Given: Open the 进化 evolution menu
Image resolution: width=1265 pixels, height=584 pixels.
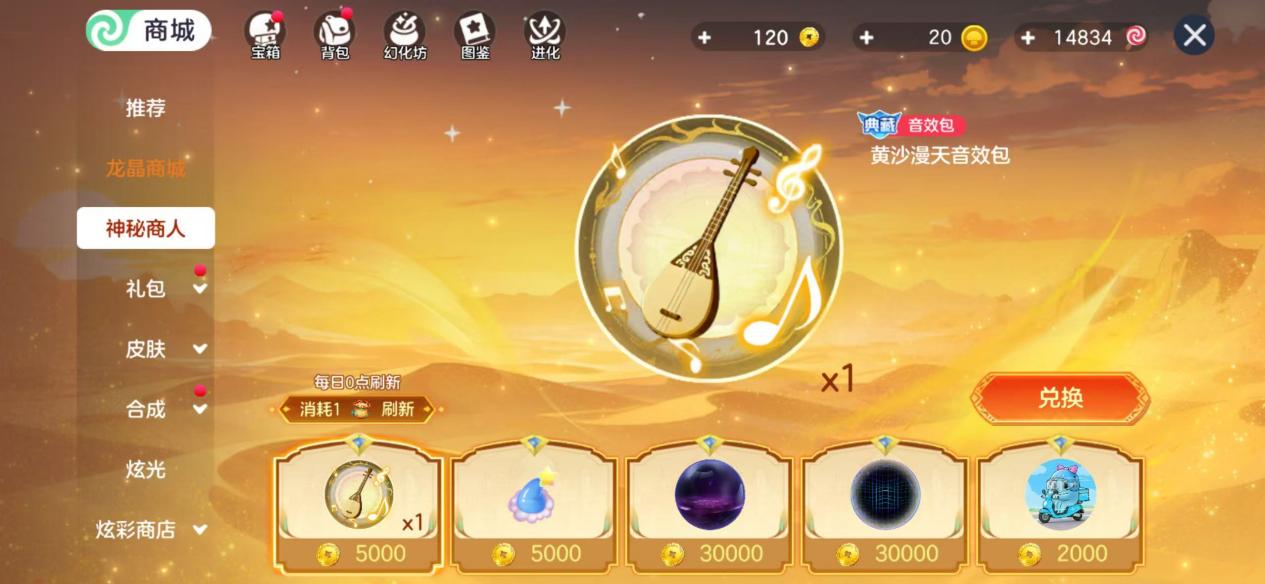Looking at the screenshot, I should point(545,35).
